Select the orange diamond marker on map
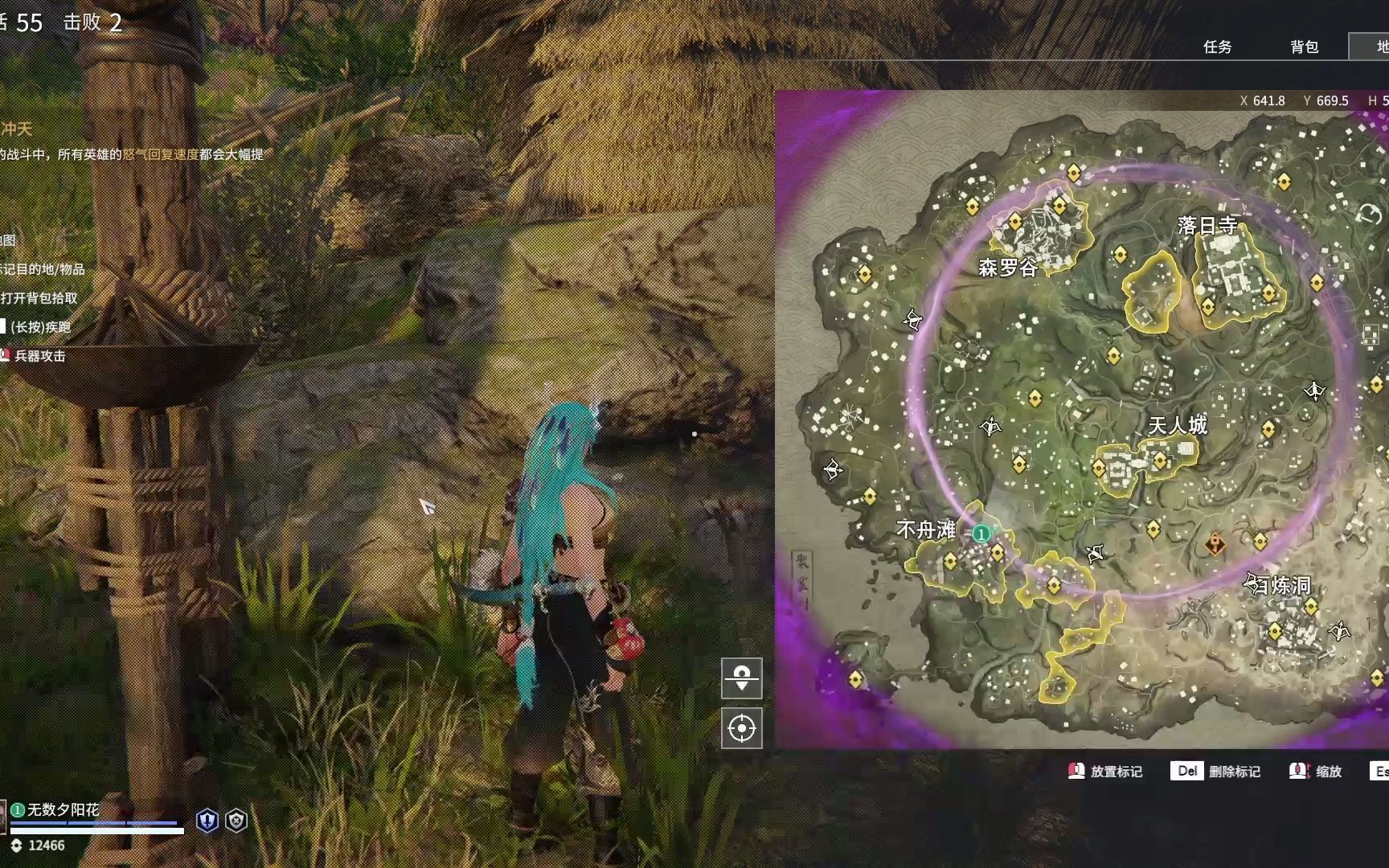1389x868 pixels. (1215, 545)
